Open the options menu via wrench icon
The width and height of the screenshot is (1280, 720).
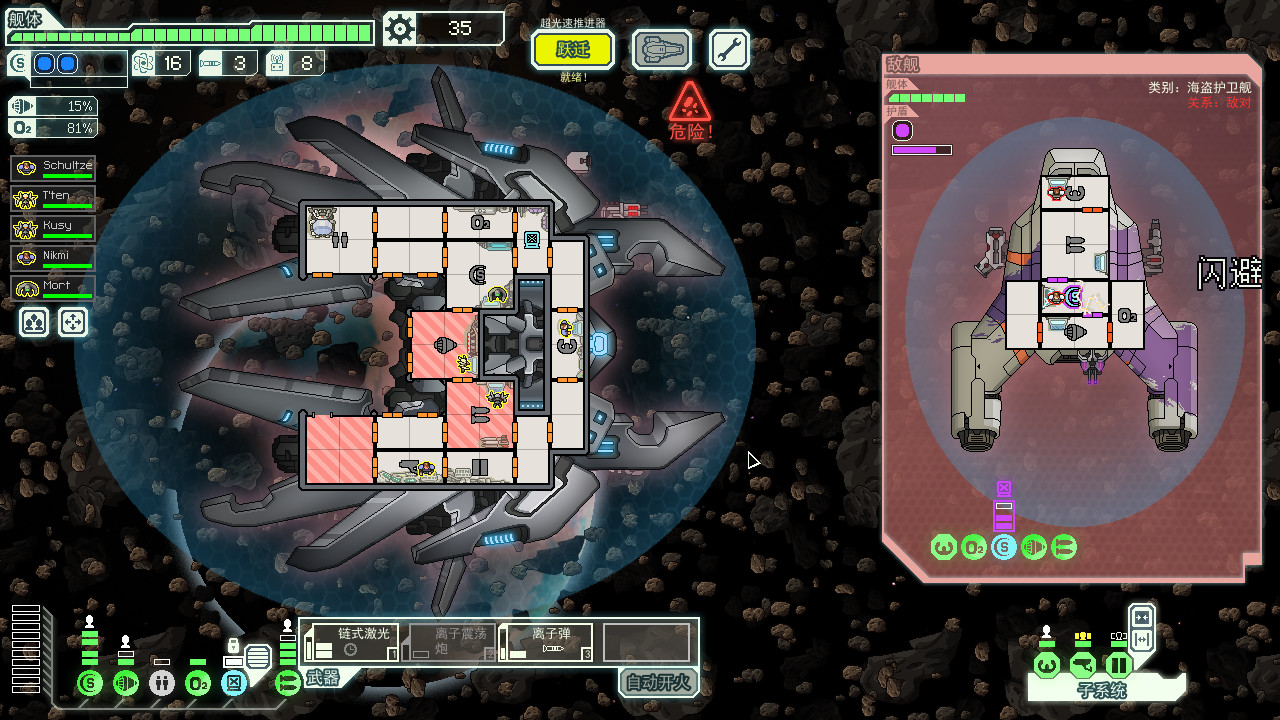click(x=728, y=49)
